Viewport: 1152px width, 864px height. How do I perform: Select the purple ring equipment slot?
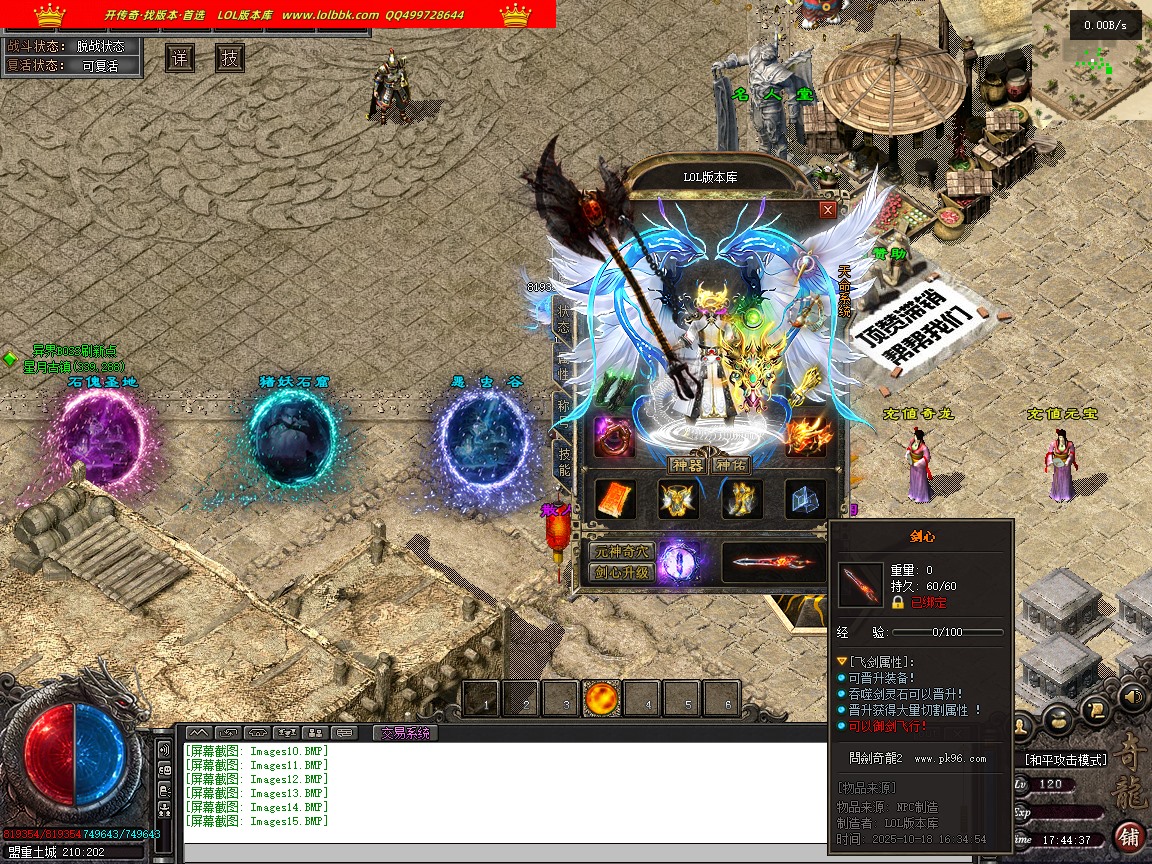point(612,436)
